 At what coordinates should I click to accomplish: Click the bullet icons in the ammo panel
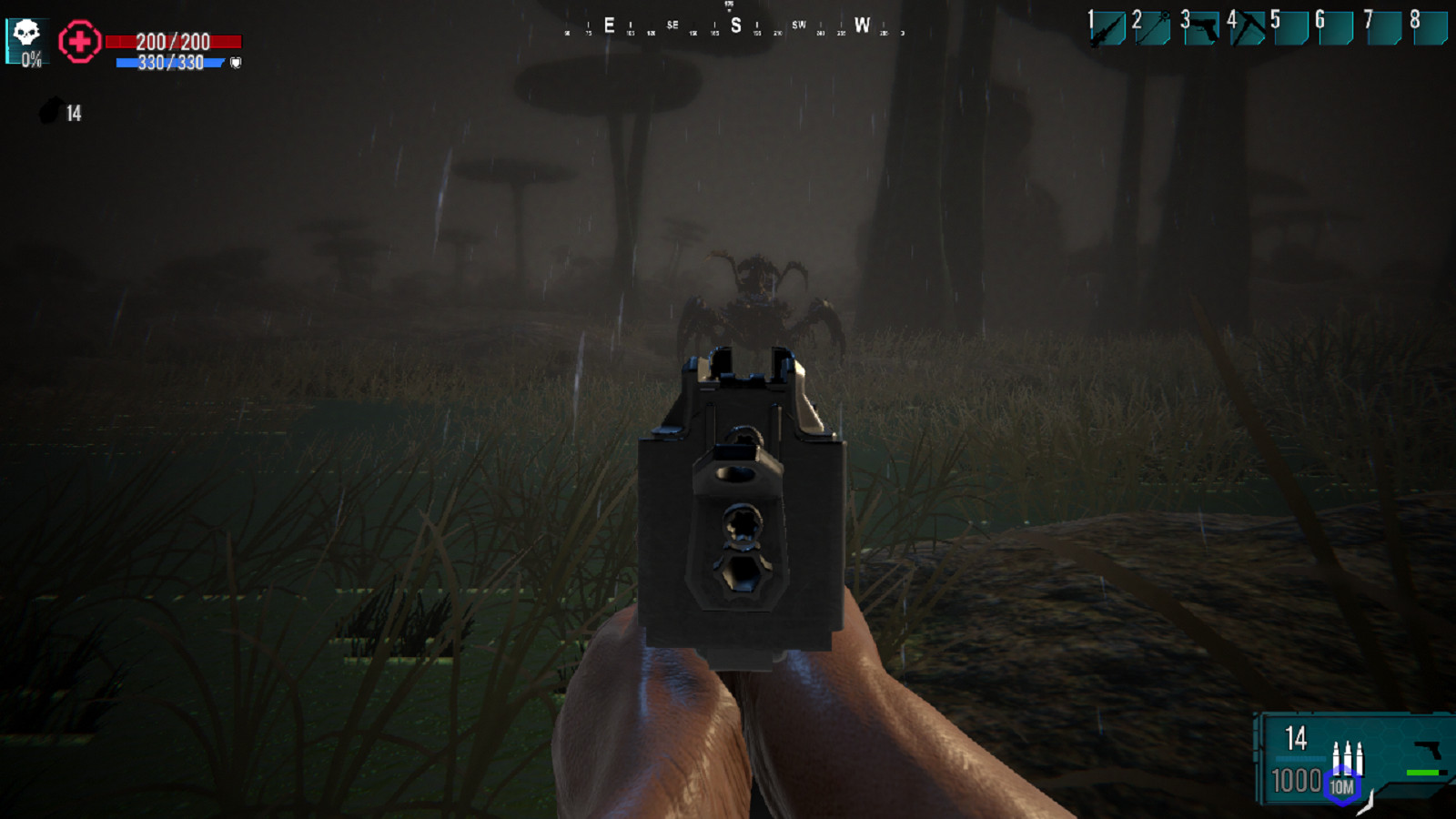[x=1348, y=758]
